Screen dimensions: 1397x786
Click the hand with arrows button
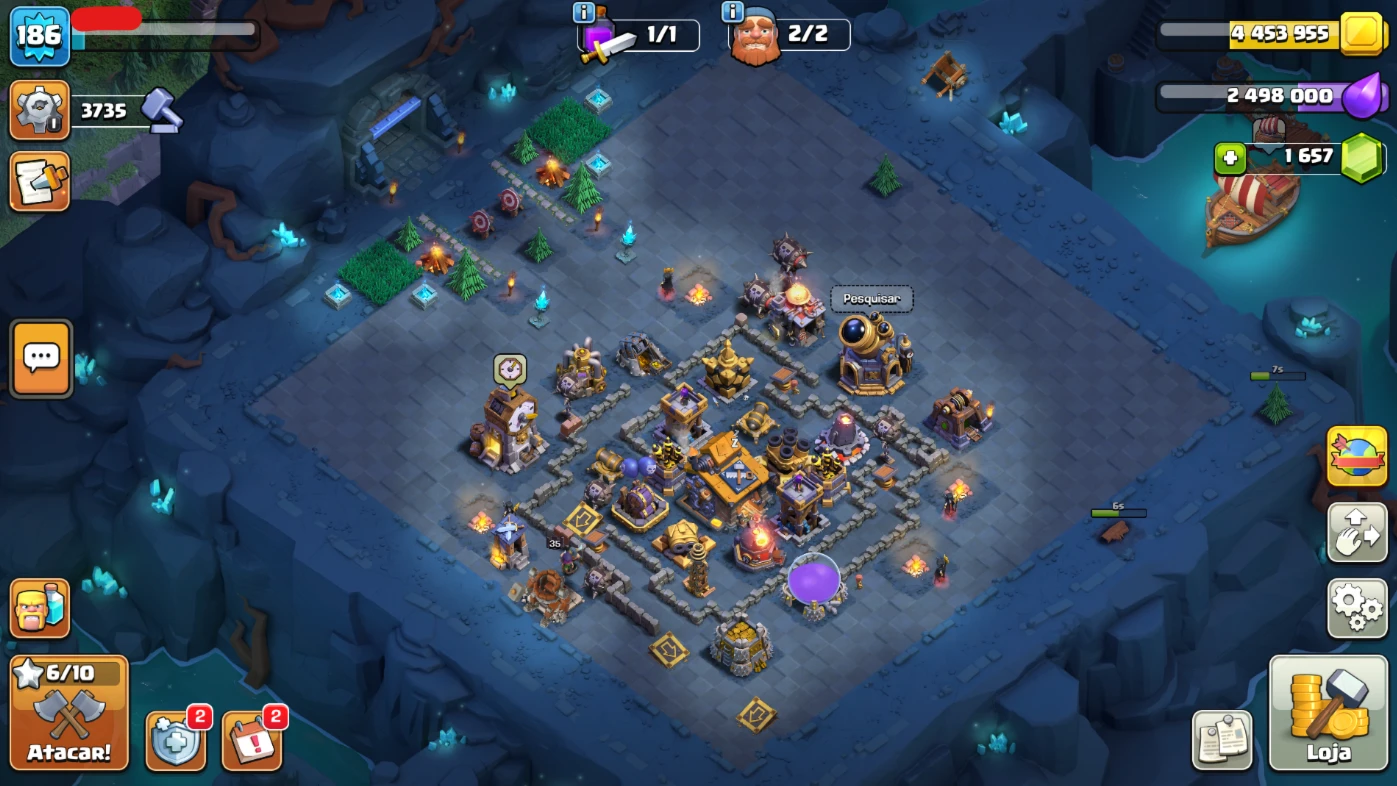pyautogui.click(x=1357, y=532)
